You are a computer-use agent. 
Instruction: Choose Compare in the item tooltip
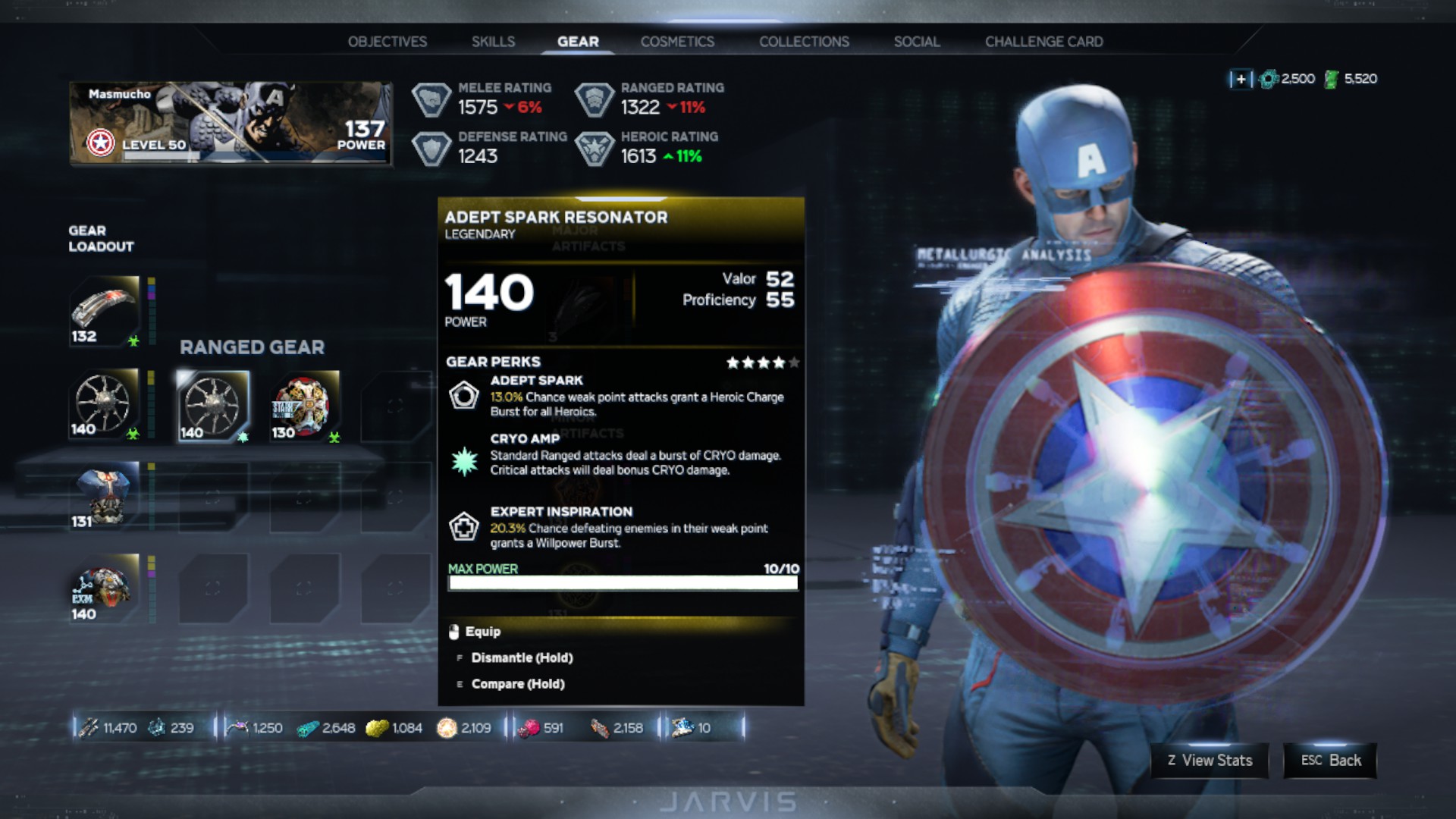517,684
